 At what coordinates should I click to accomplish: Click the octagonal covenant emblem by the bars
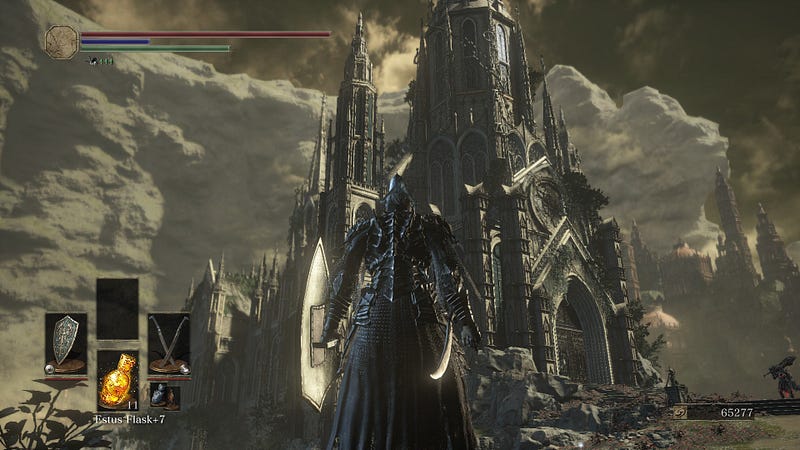(x=60, y=40)
